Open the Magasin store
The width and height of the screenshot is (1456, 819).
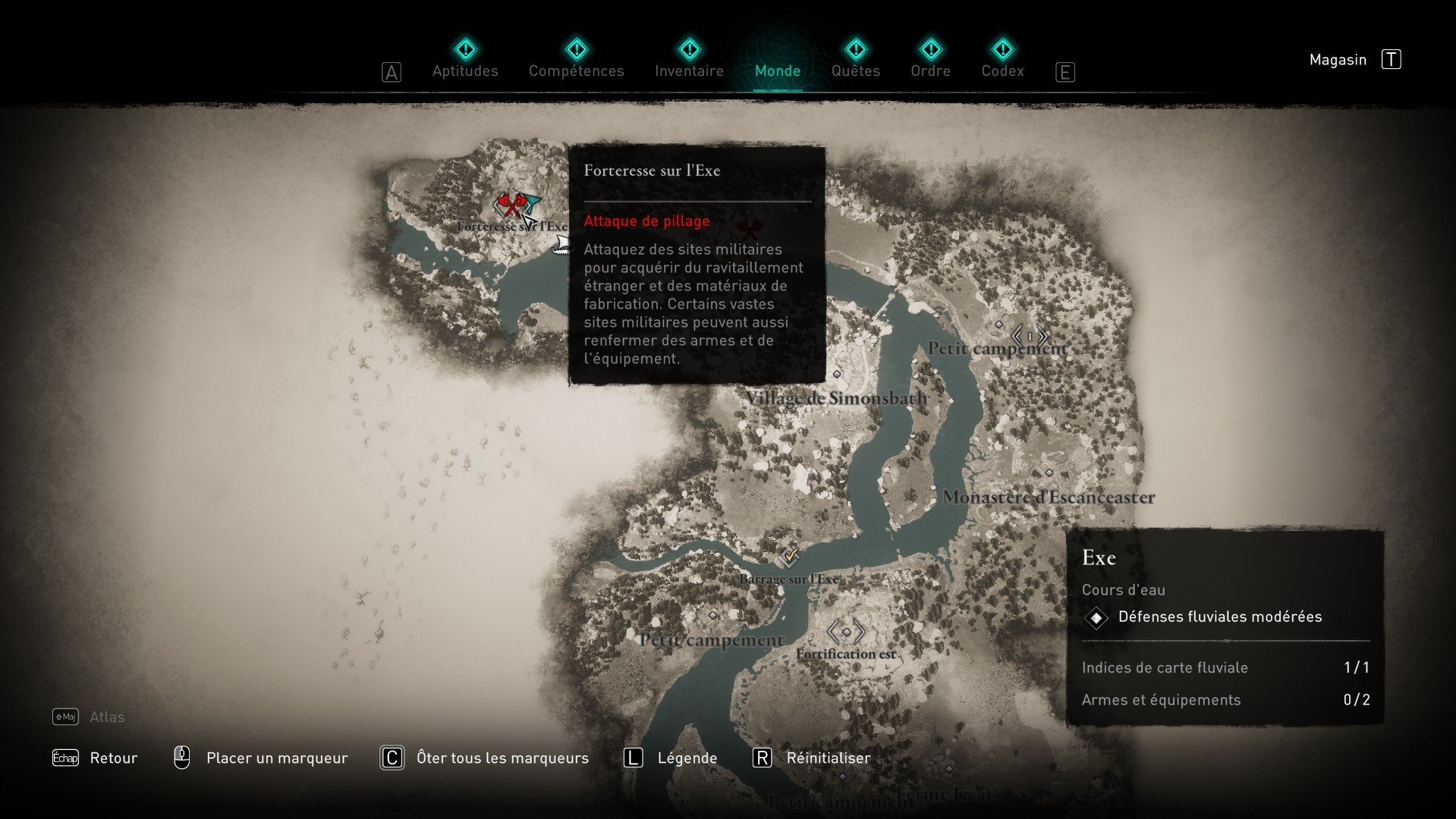click(x=1337, y=59)
